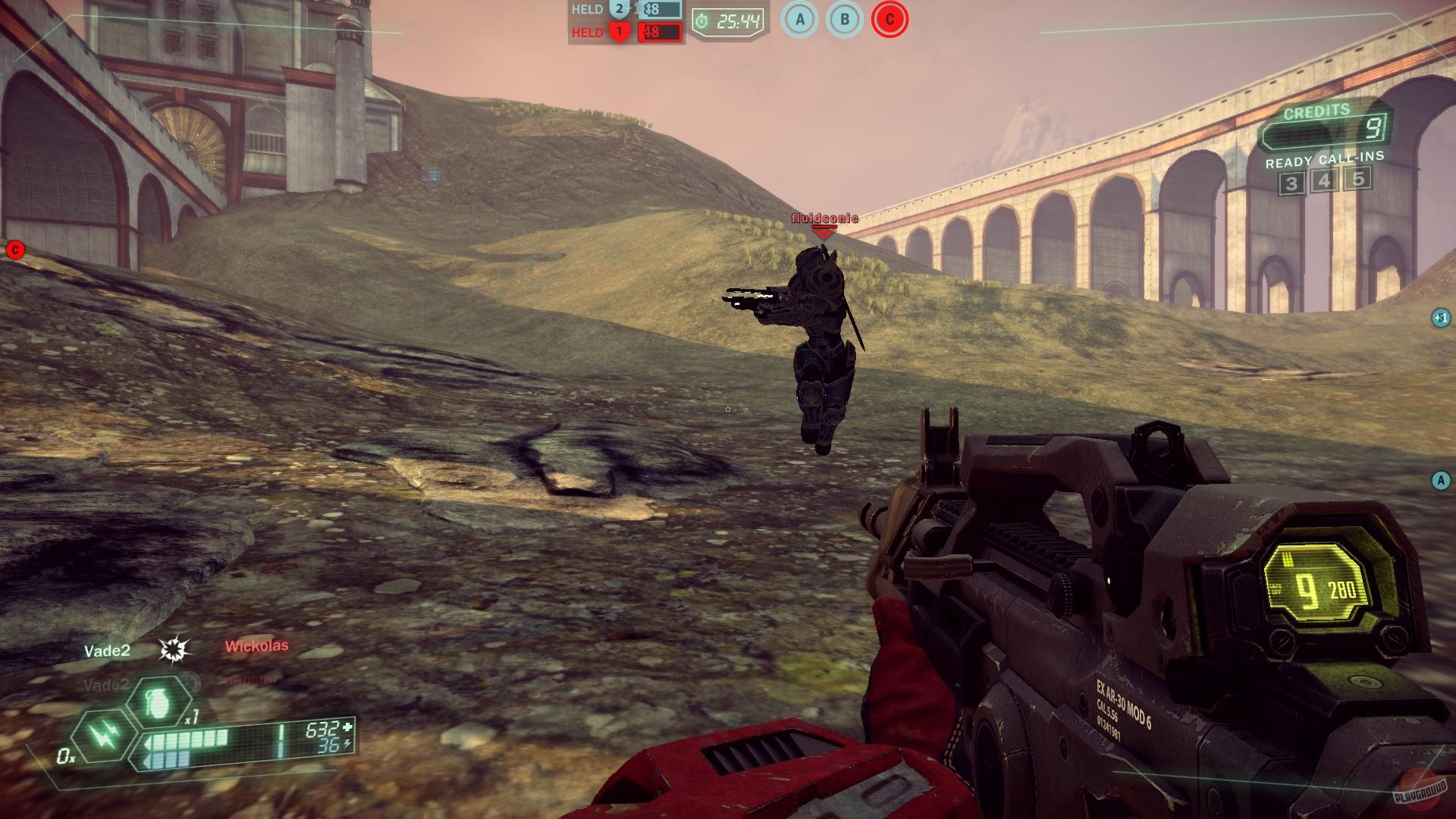Select objective marker B at top
Image resolution: width=1456 pixels, height=819 pixels.
point(843,20)
